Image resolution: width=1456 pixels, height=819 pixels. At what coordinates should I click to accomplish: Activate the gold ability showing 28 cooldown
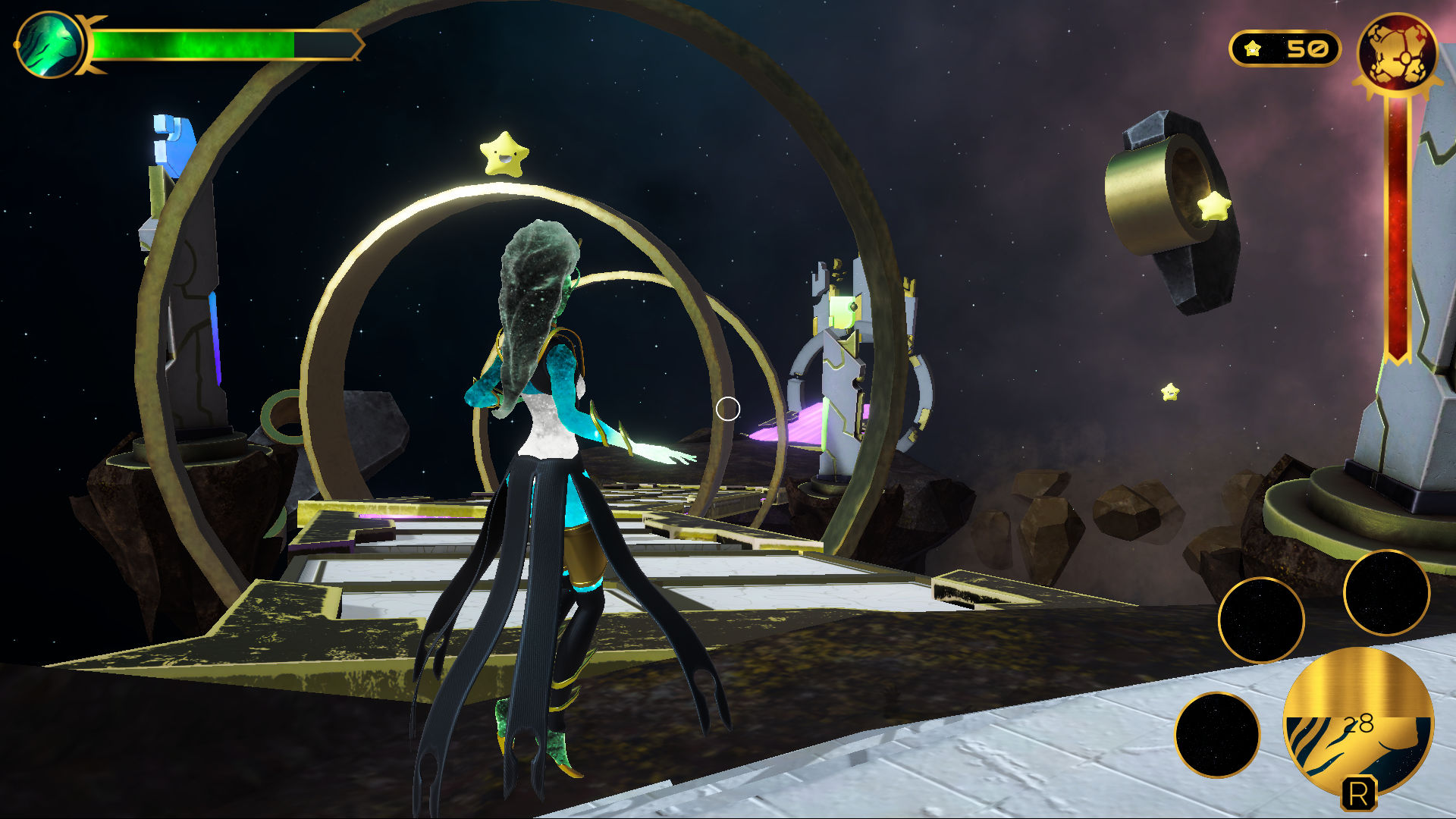tap(1357, 720)
